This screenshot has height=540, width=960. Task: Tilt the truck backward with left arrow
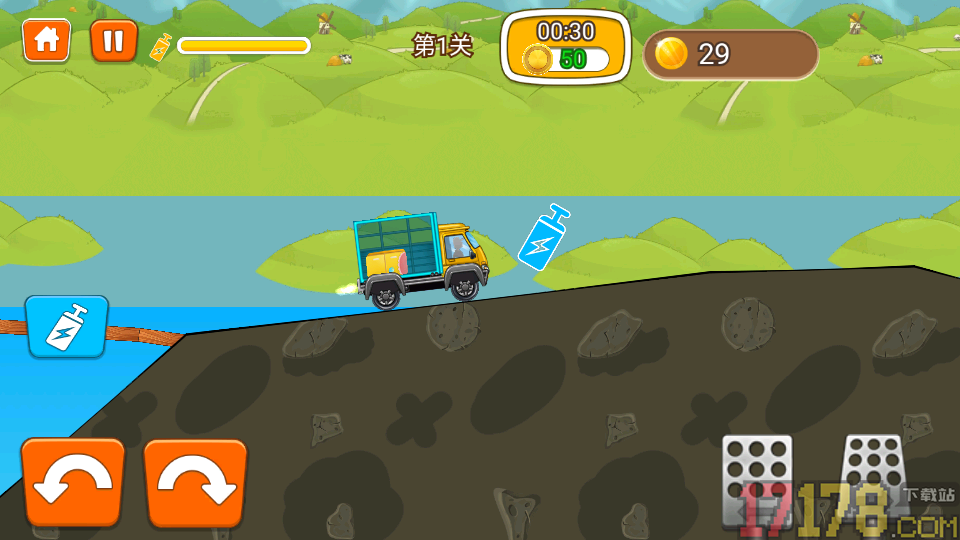tap(73, 483)
